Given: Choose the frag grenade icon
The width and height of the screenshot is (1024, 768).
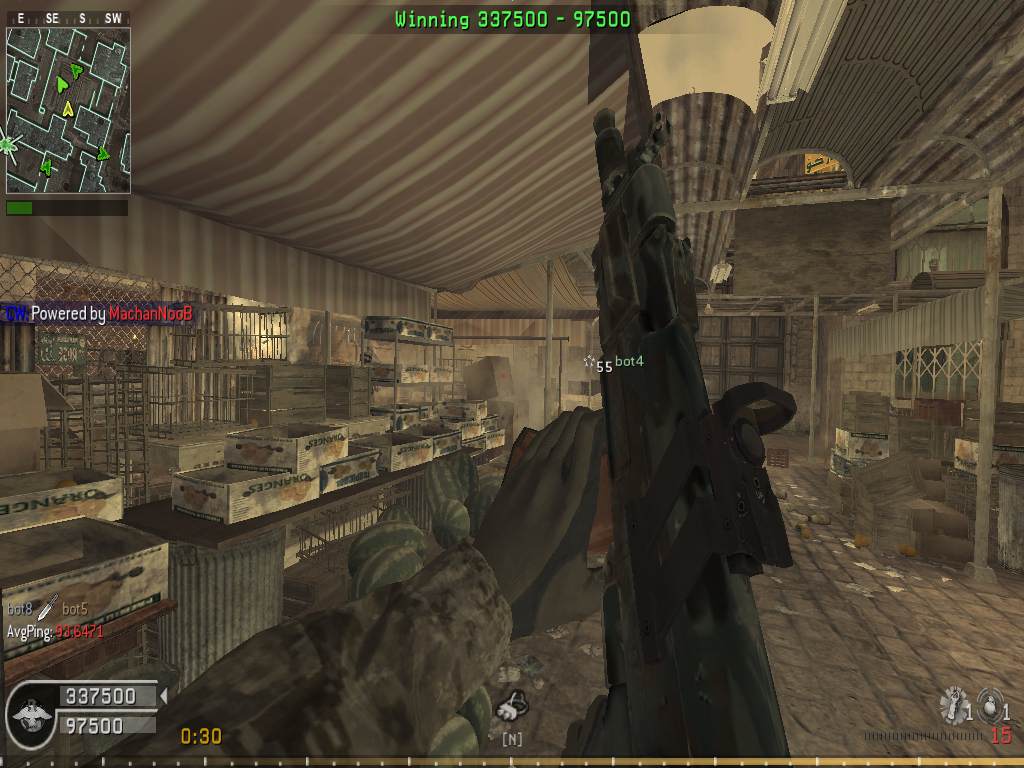Looking at the screenshot, I should (x=988, y=704).
